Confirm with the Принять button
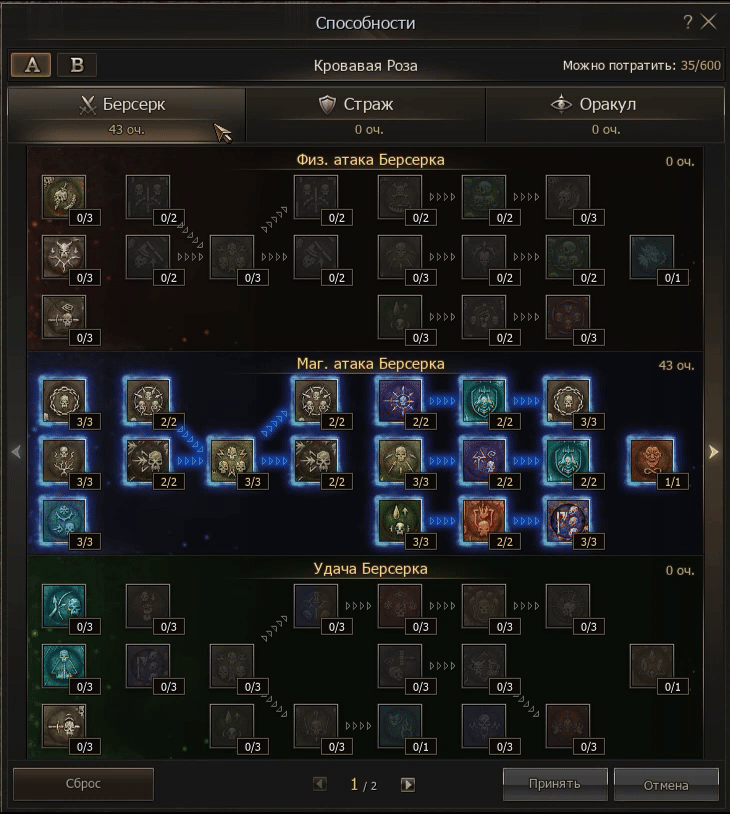This screenshot has height=814, width=730. (x=555, y=783)
